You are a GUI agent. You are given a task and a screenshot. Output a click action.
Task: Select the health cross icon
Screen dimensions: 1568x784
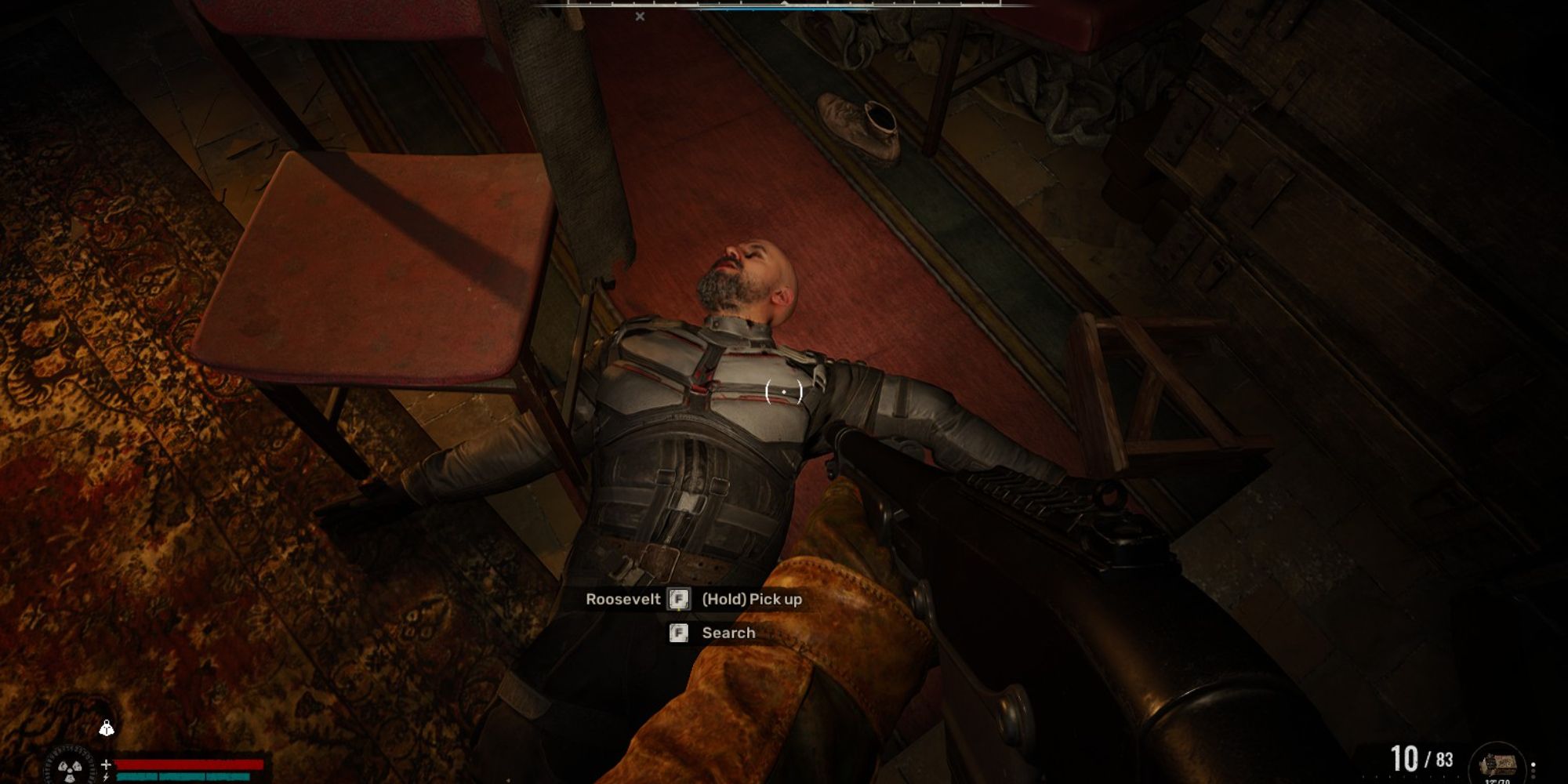point(106,764)
